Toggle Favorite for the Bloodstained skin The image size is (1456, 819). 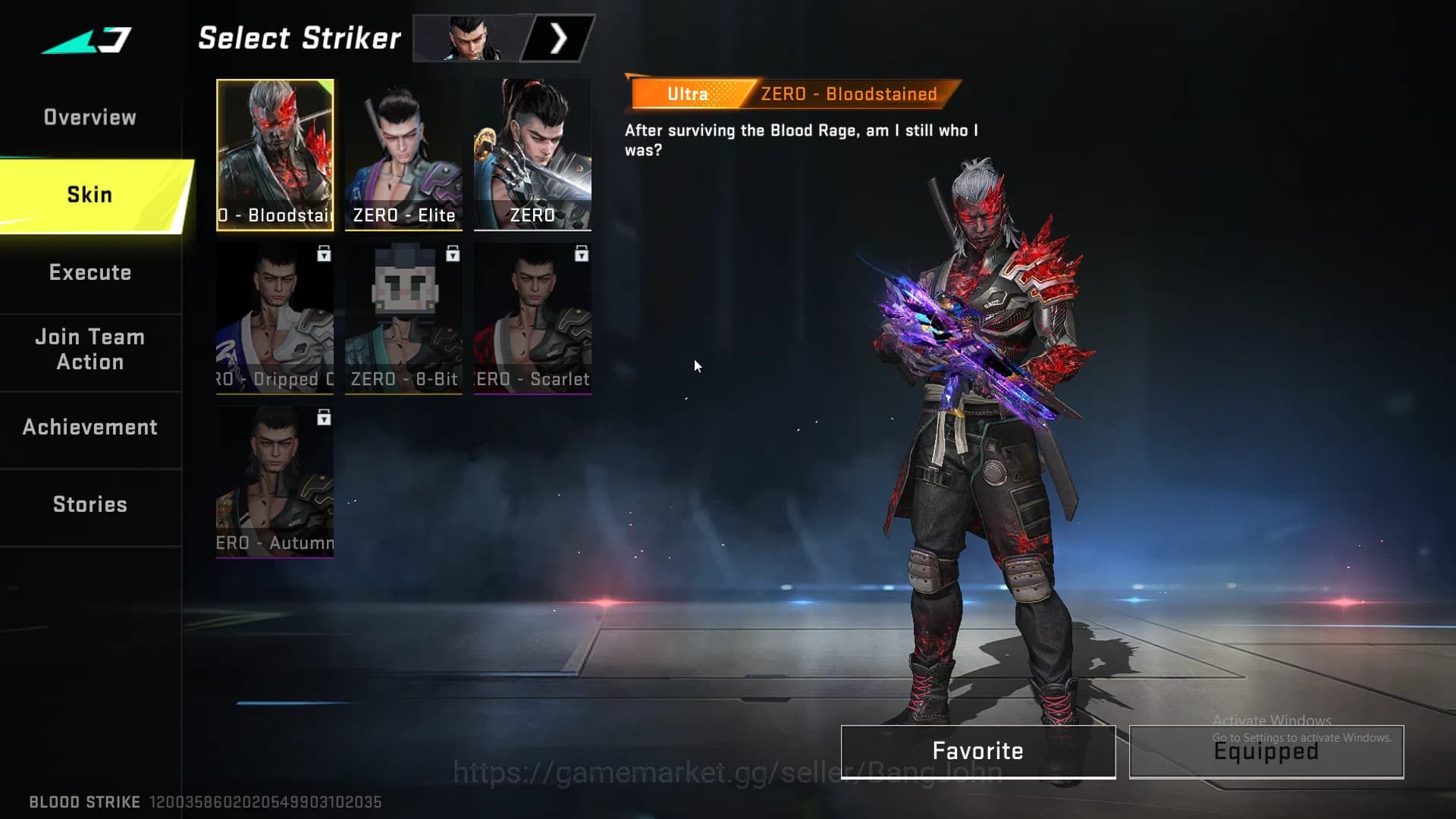coord(977,751)
